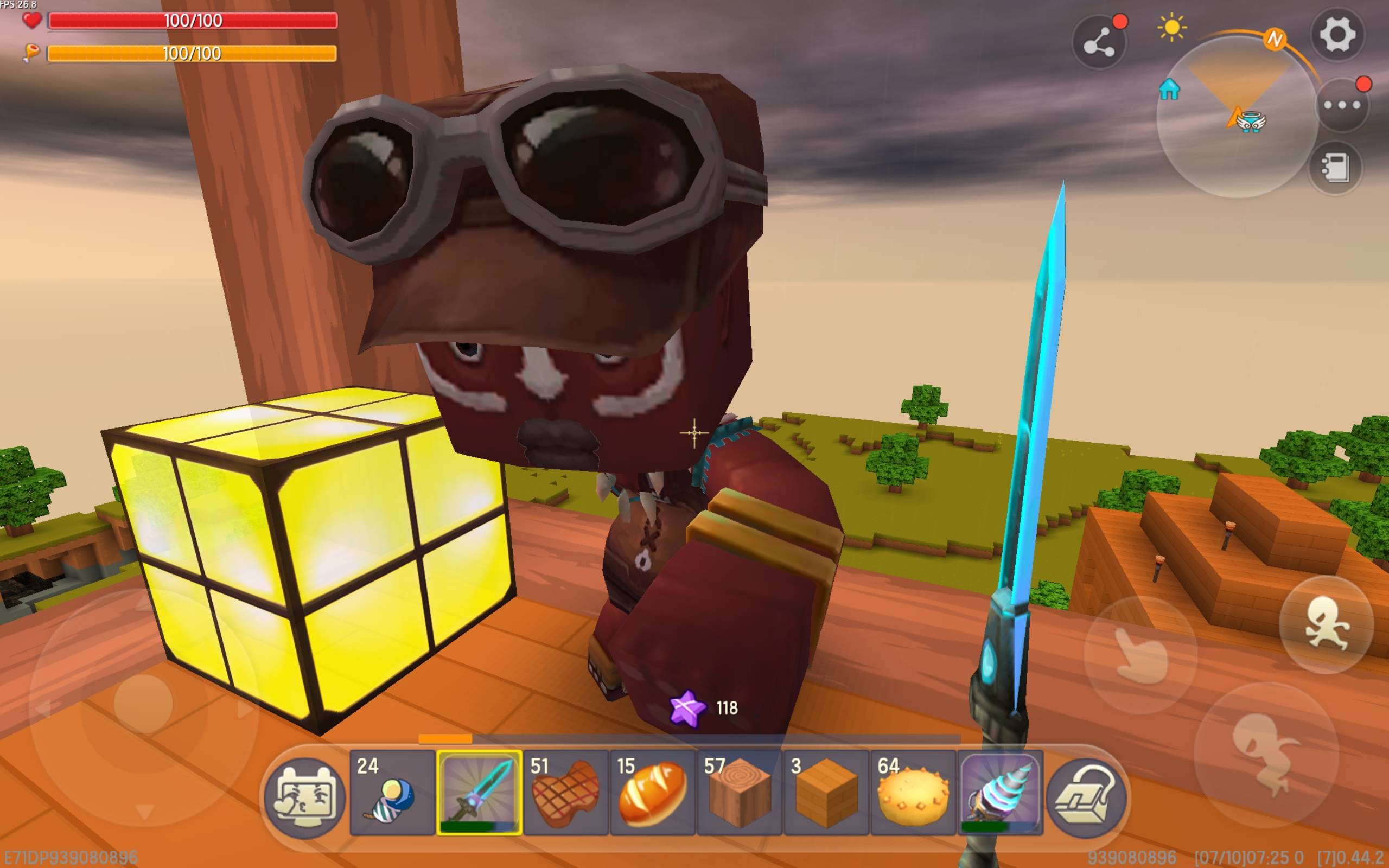Image resolution: width=1389 pixels, height=868 pixels.
Task: Open the three-dots more options menu
Action: coord(1341,106)
